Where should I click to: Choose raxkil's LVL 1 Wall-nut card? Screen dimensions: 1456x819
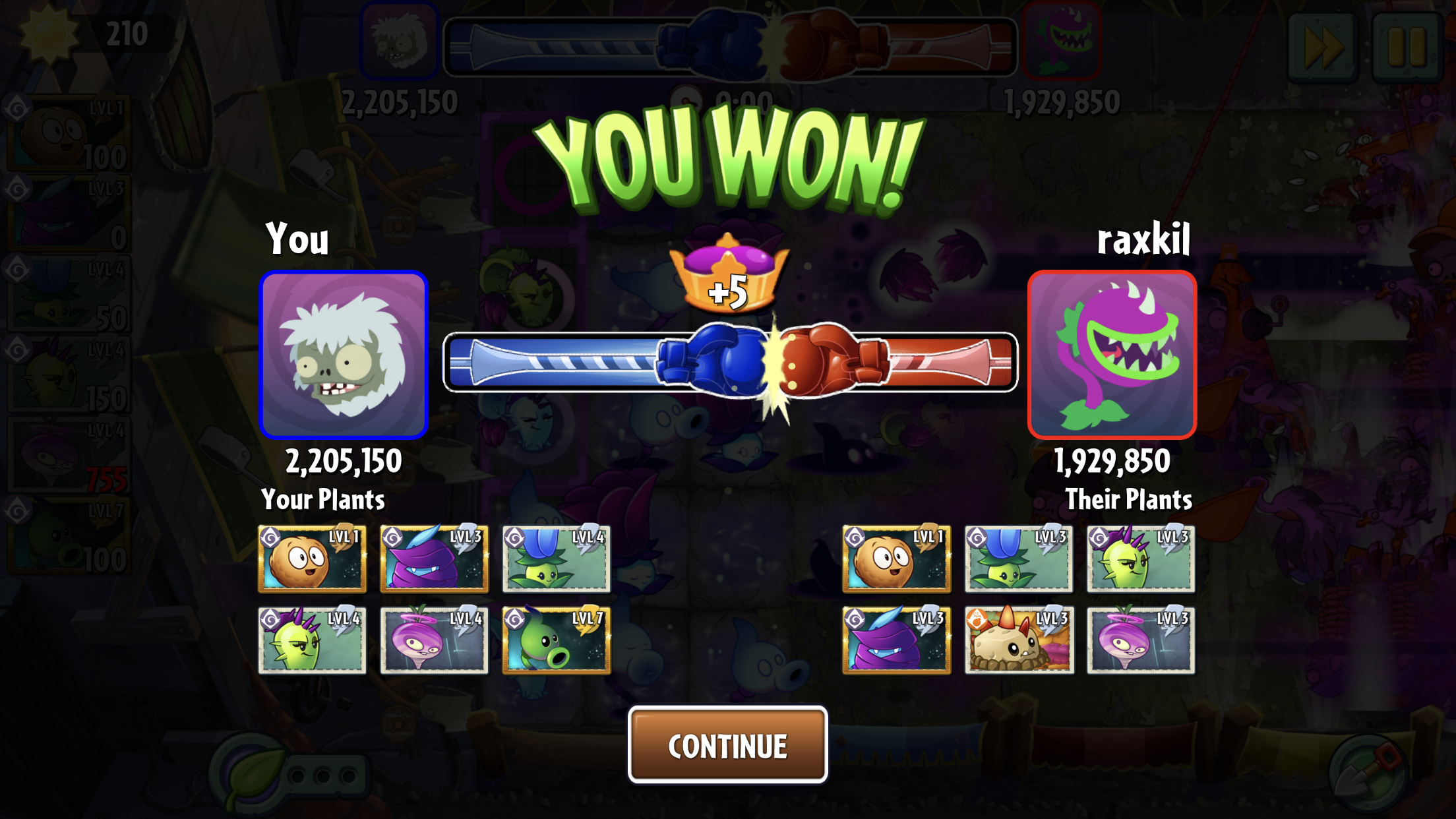pos(896,559)
